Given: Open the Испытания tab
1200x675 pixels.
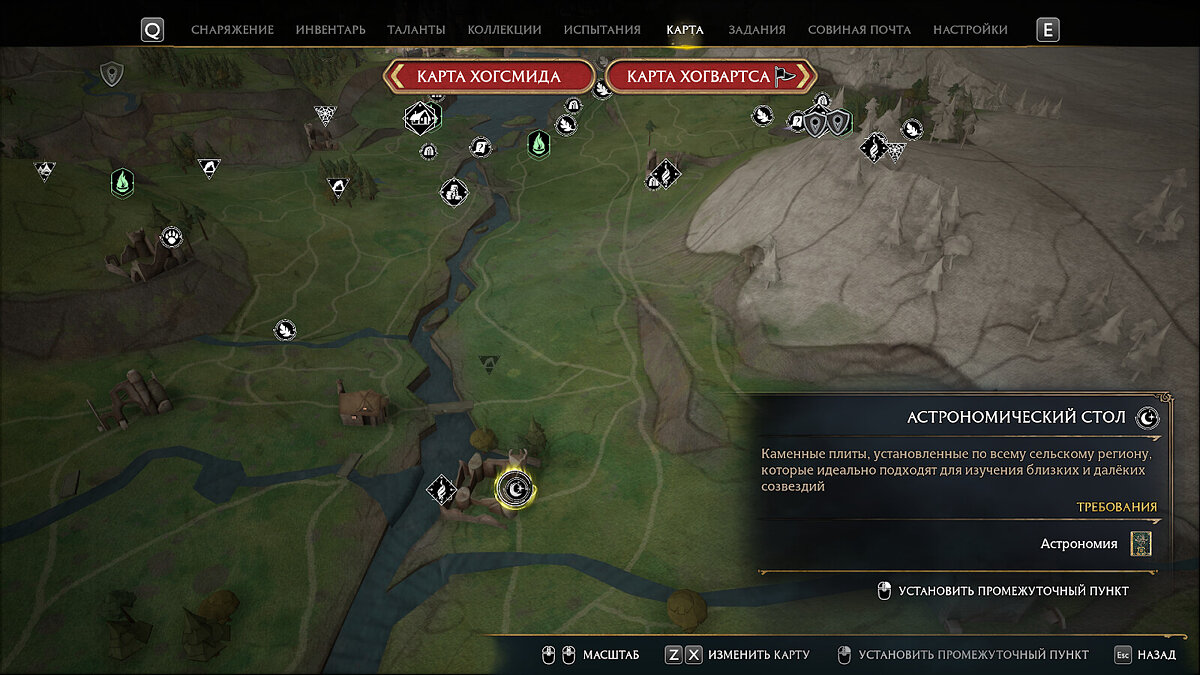Looking at the screenshot, I should pos(602,30).
